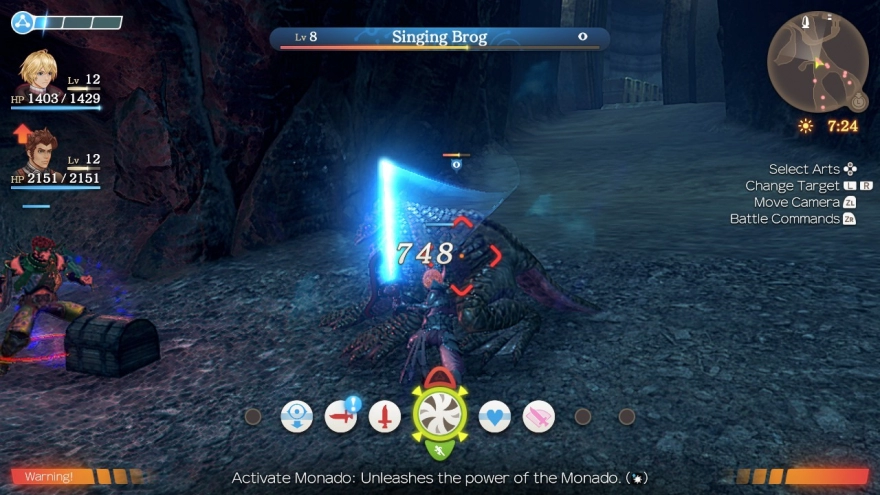Click the party gauge icon
880x495 pixels.
[x=23, y=22]
